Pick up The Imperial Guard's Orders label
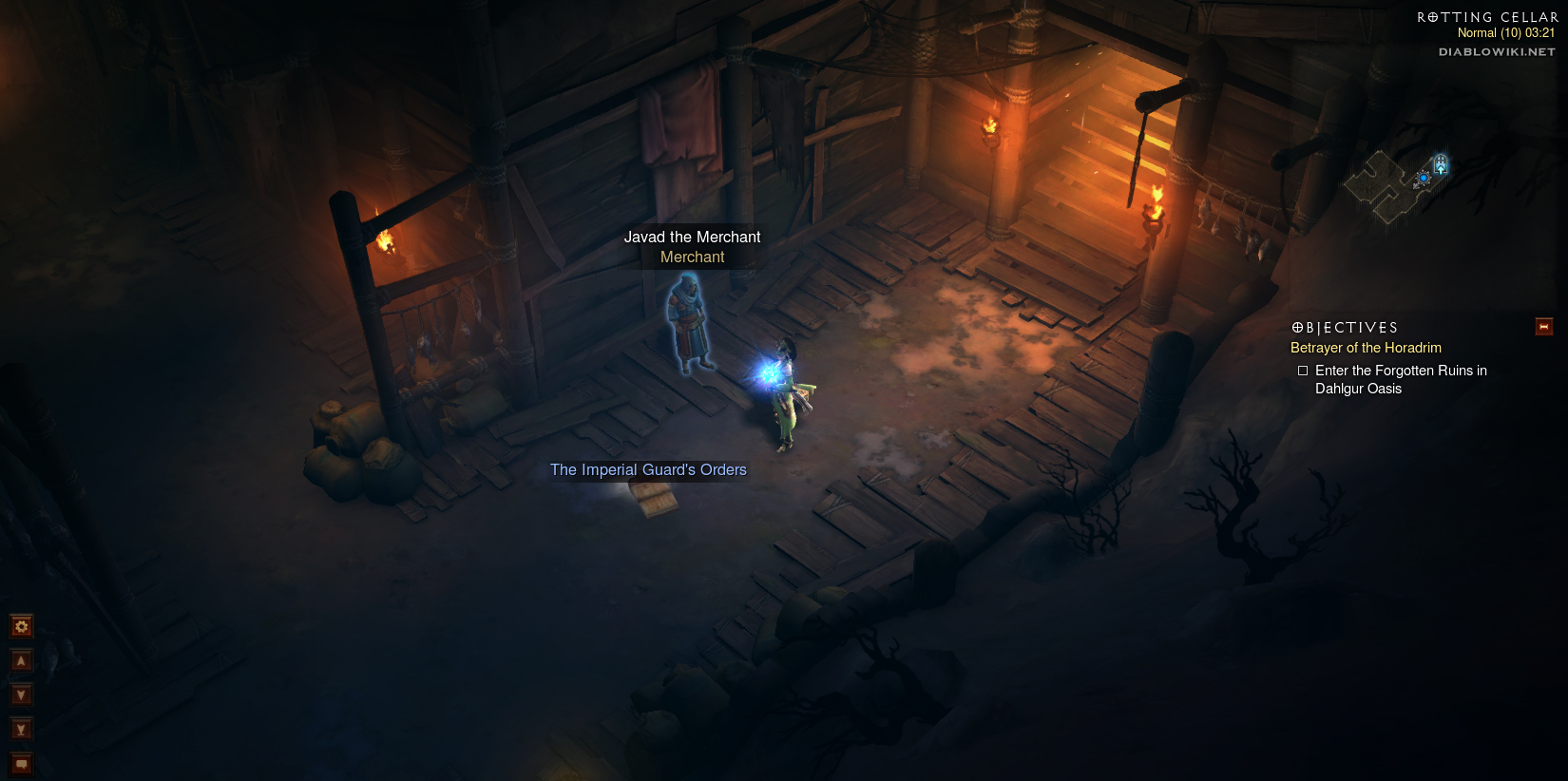Viewport: 1568px width, 781px height. [x=648, y=469]
